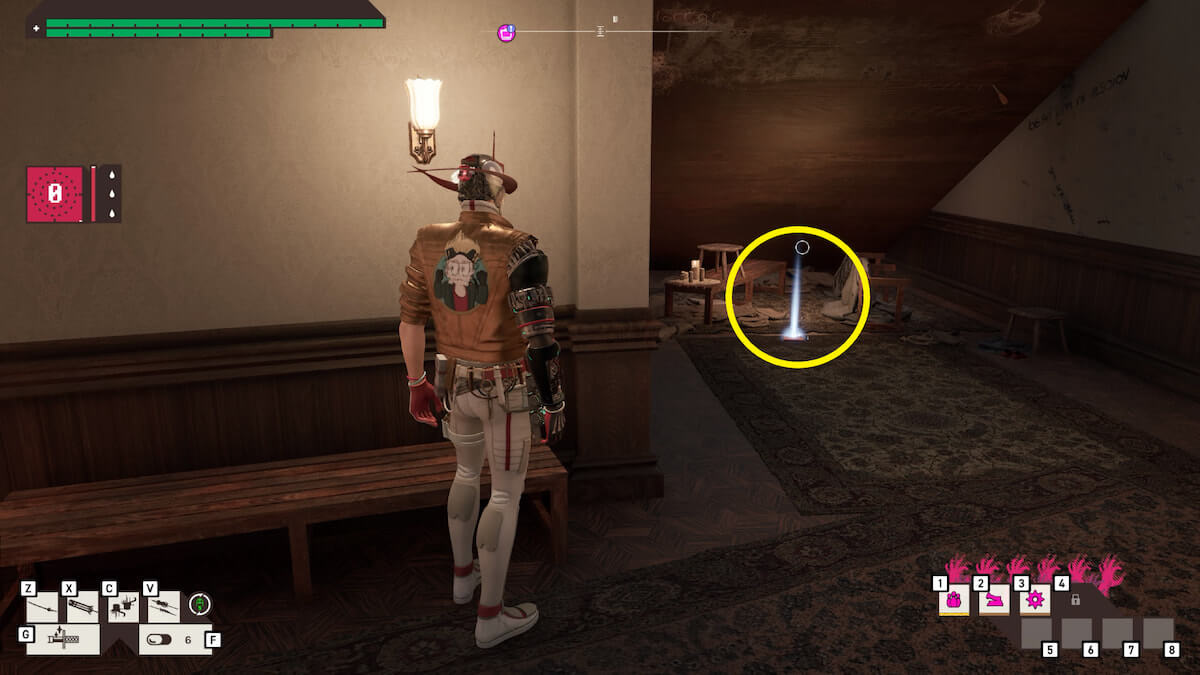
Task: Click the pink objective marker on the compass
Action: tap(507, 33)
